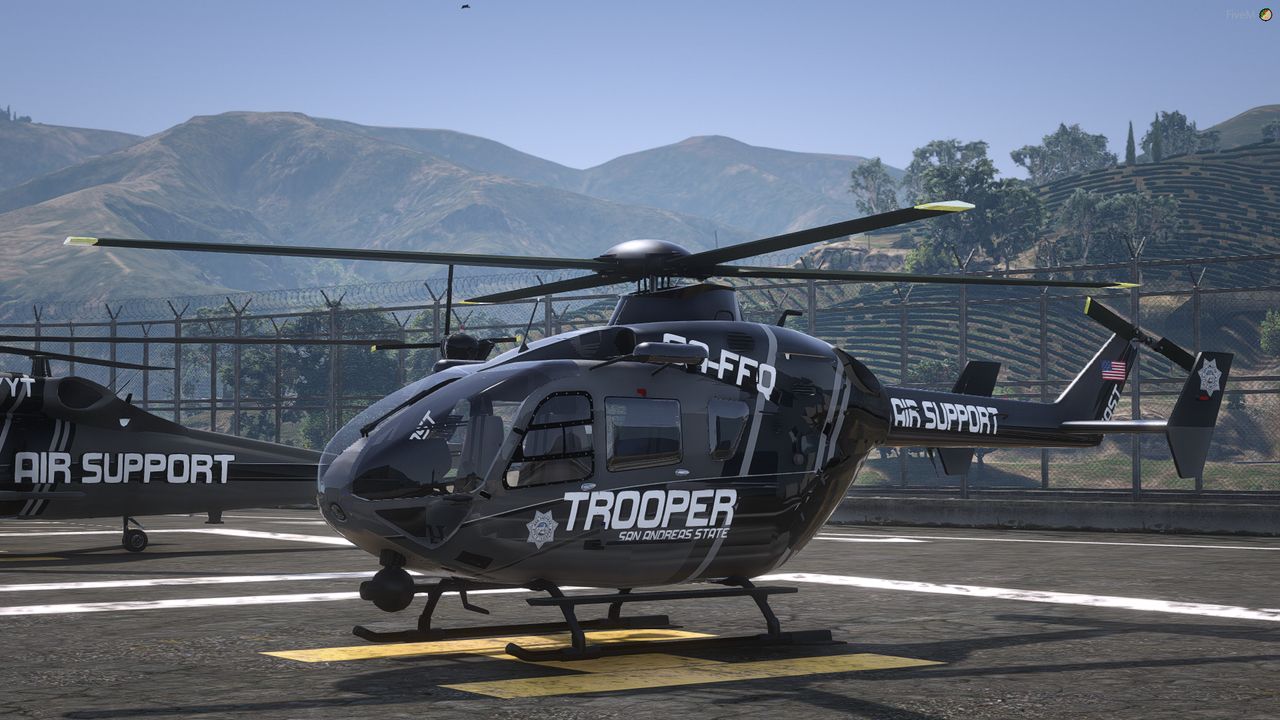Click the FiveM taco watermark icon
The height and width of the screenshot is (720, 1280).
1265,15
